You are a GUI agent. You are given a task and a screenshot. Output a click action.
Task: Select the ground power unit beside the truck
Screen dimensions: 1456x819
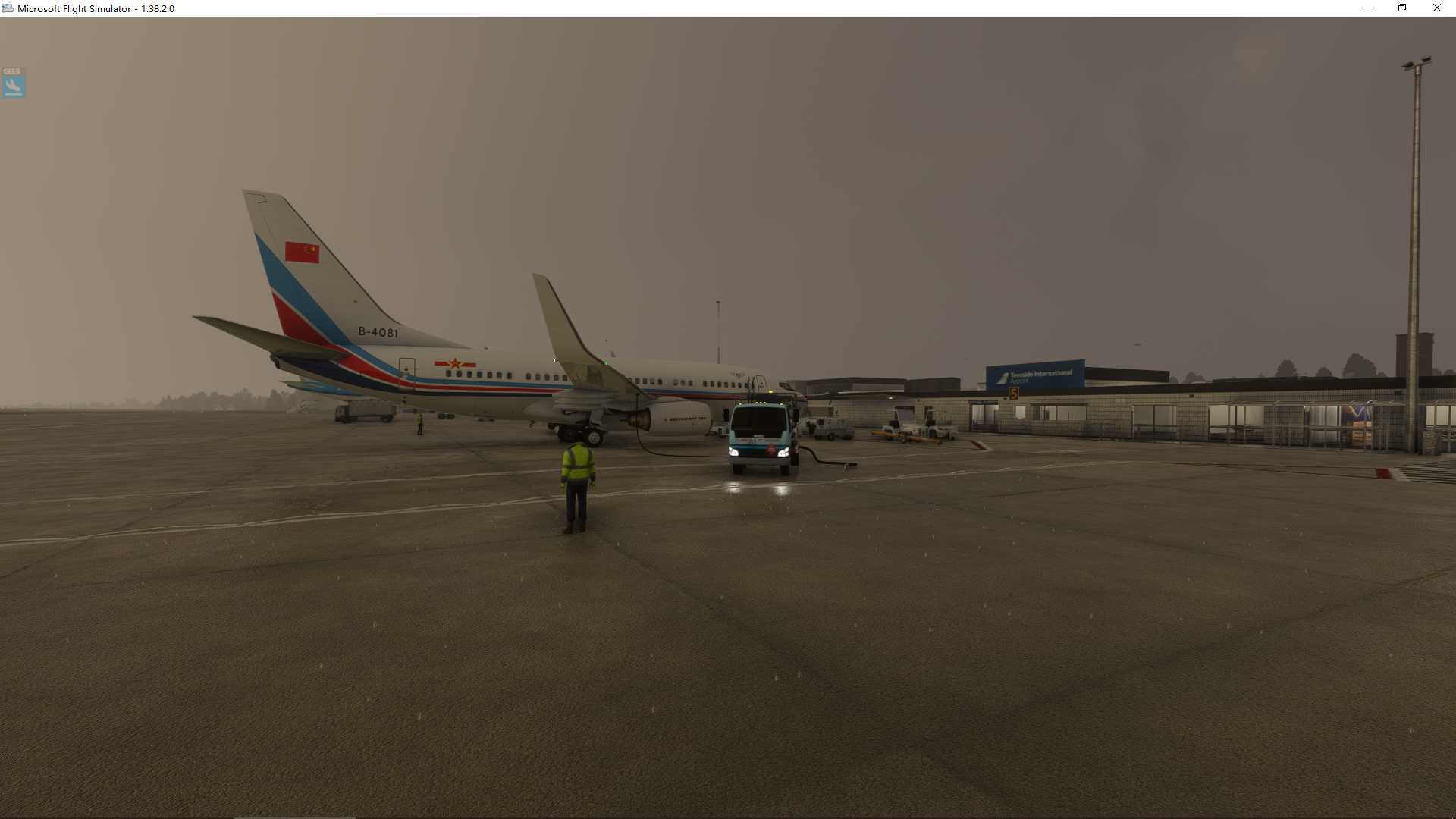[827, 428]
